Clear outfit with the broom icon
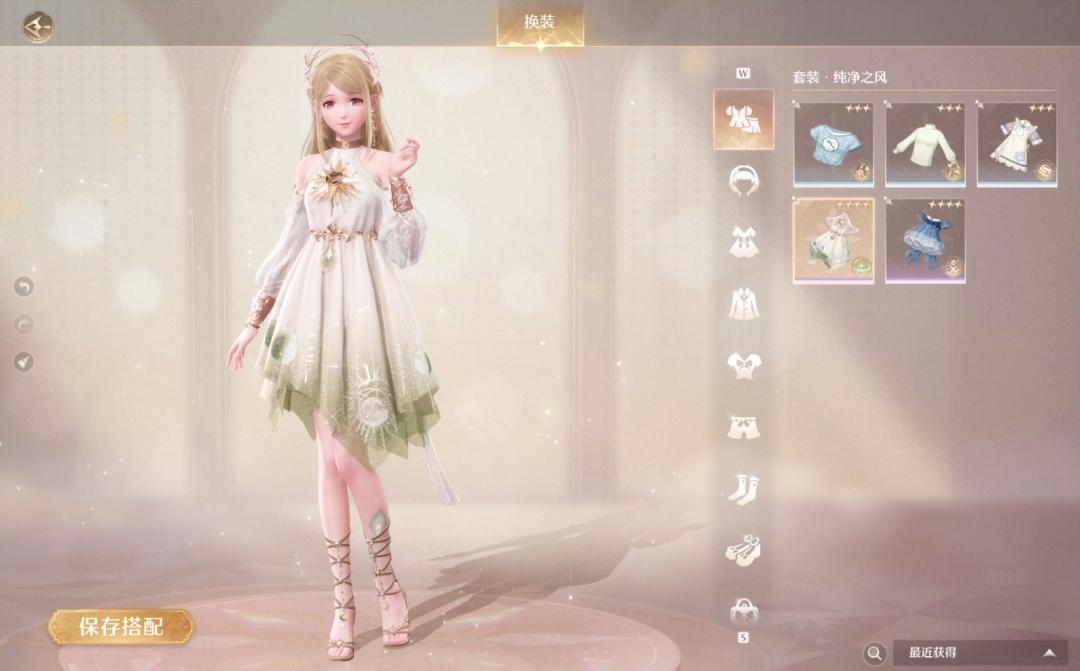 point(24,361)
